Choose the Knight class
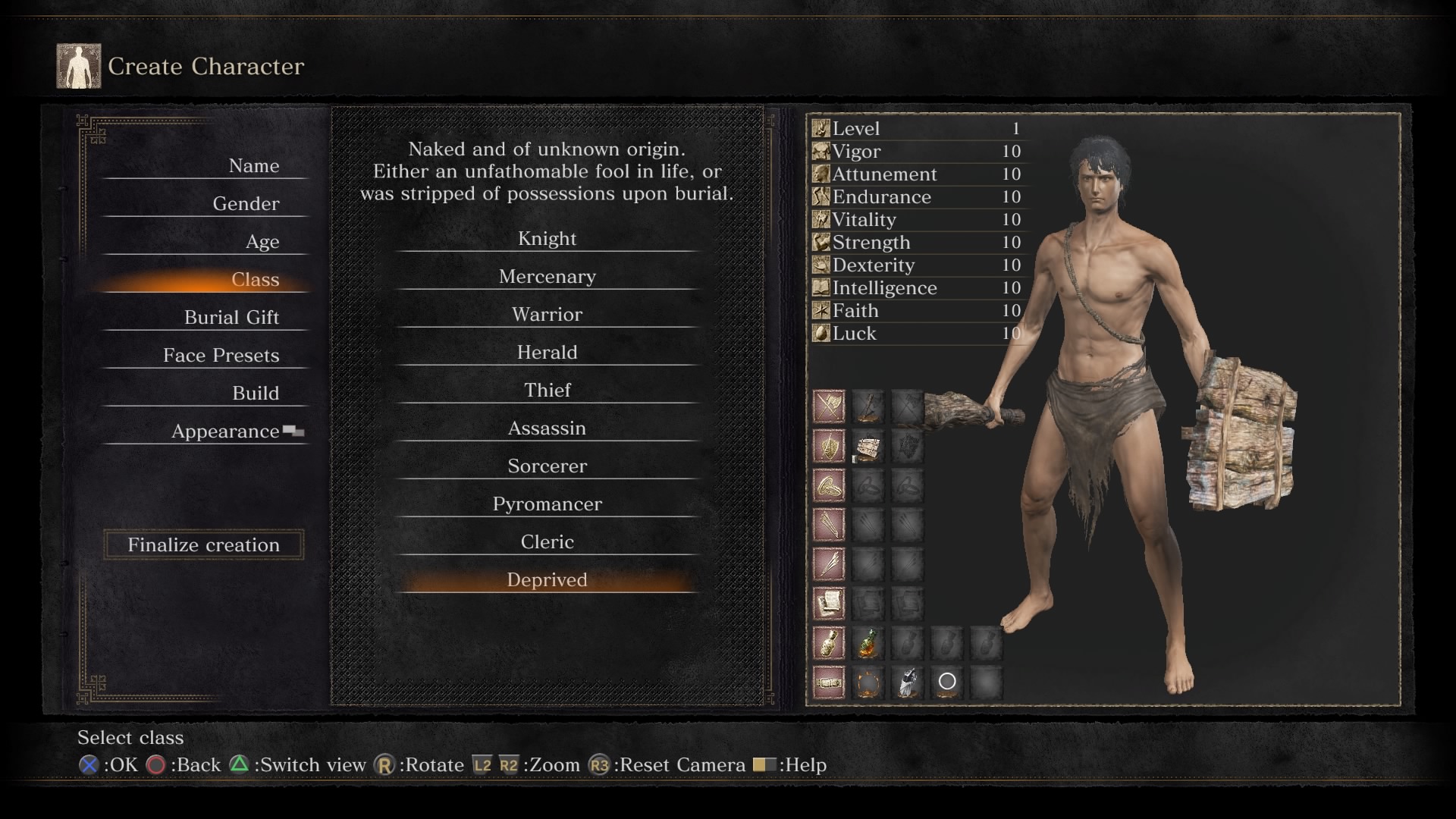1456x819 pixels. coord(547,239)
